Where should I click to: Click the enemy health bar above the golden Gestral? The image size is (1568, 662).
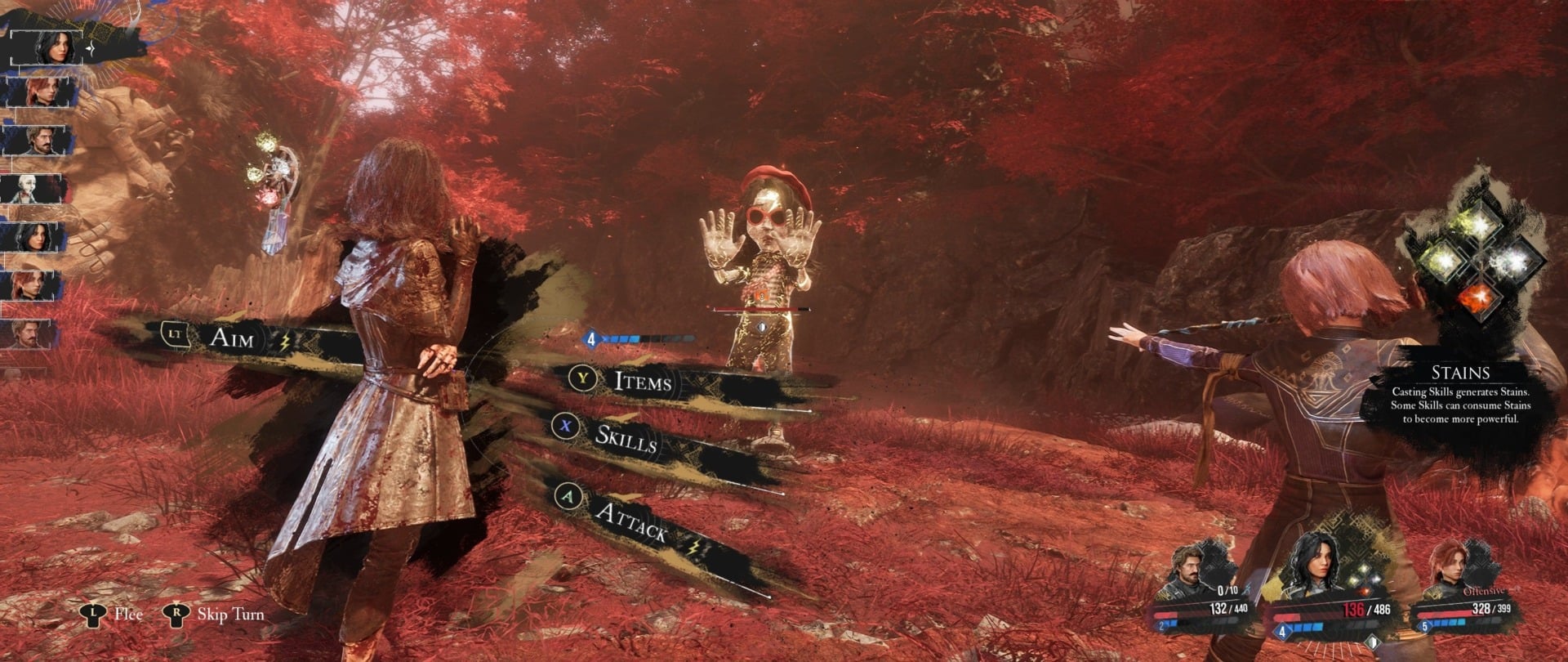click(x=759, y=306)
